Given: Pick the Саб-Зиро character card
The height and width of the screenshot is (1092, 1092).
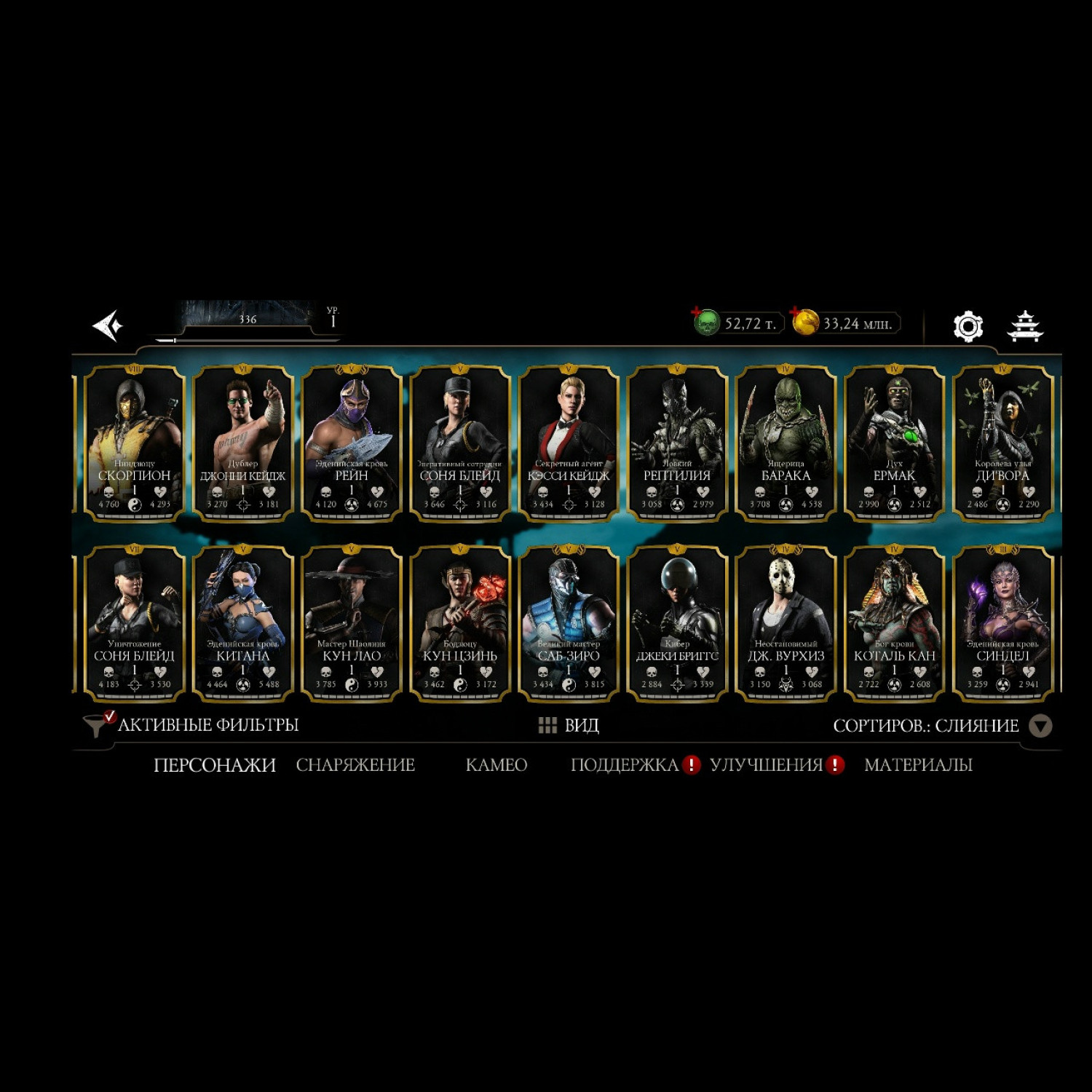Looking at the screenshot, I should click(x=569, y=623).
